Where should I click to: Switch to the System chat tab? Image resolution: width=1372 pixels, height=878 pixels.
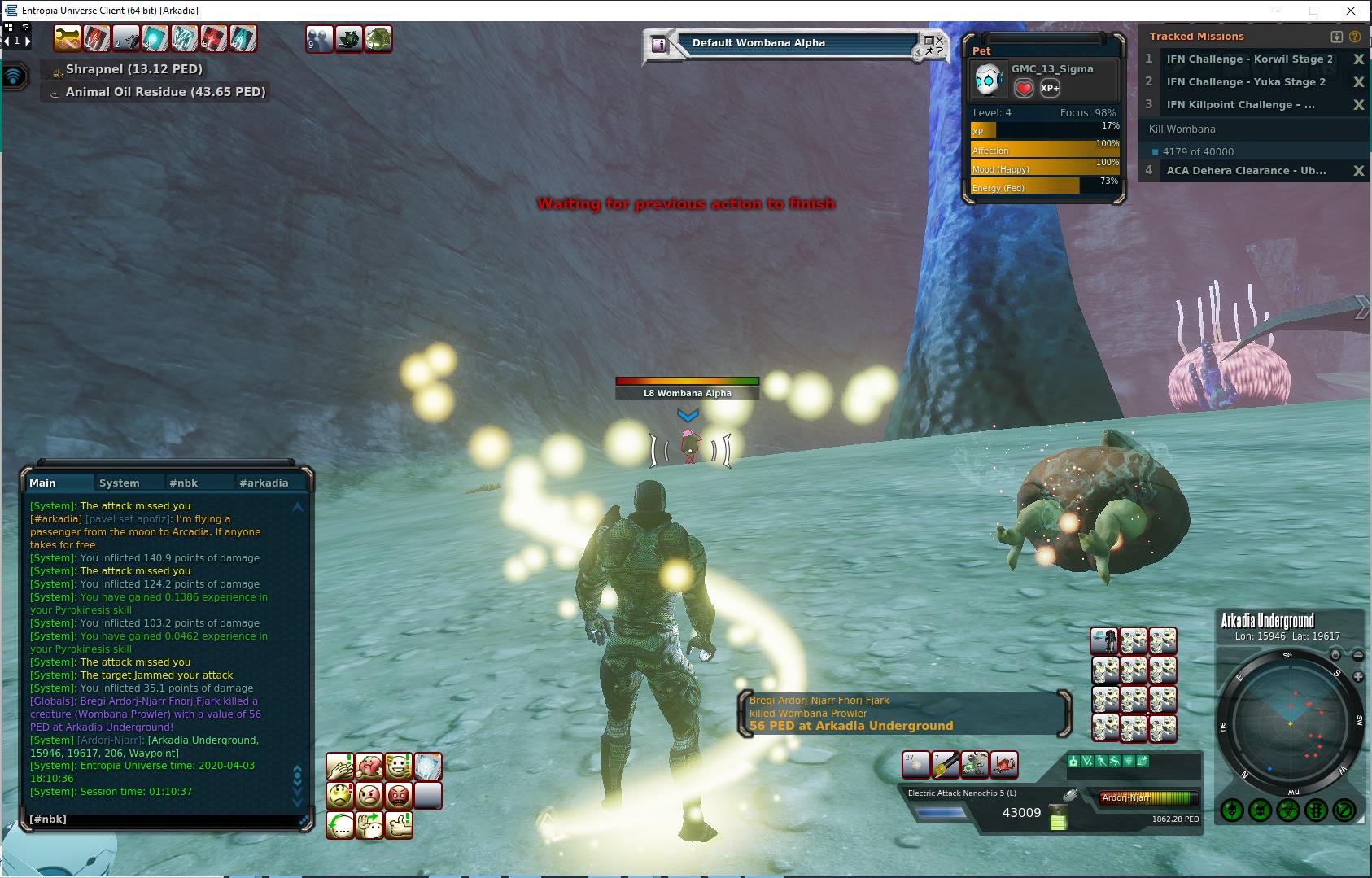[119, 483]
